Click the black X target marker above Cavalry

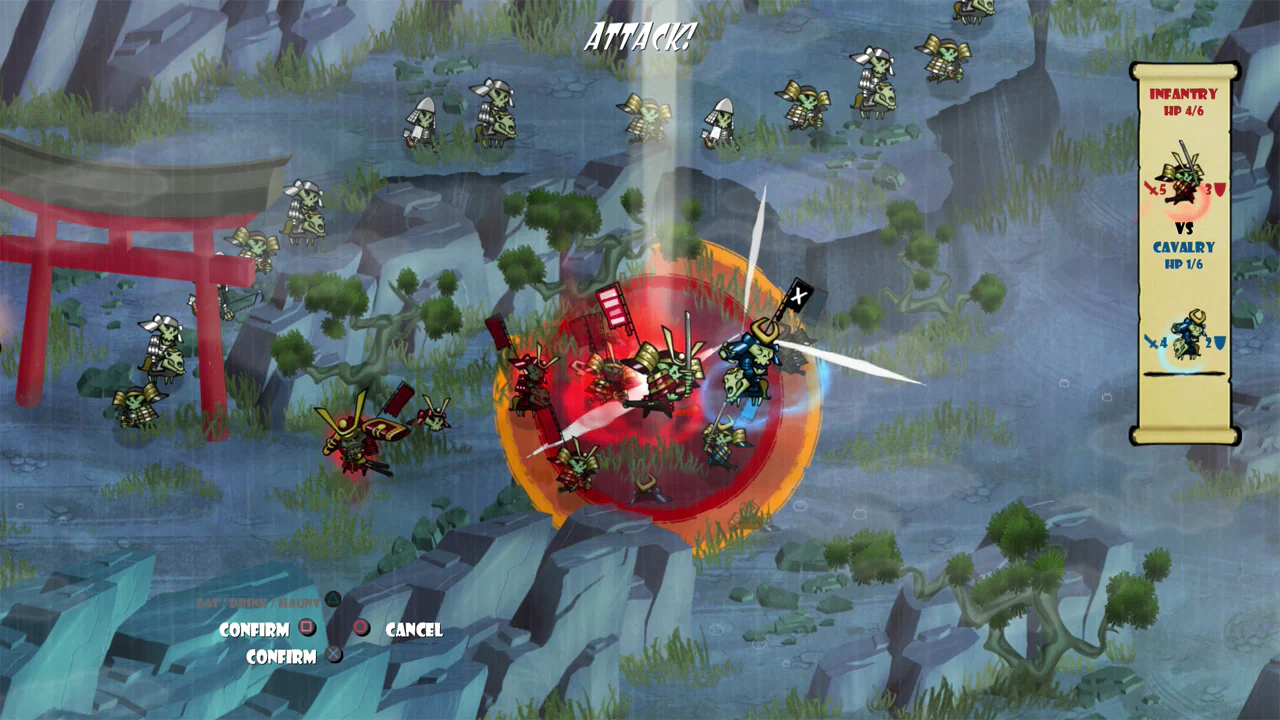pos(799,296)
